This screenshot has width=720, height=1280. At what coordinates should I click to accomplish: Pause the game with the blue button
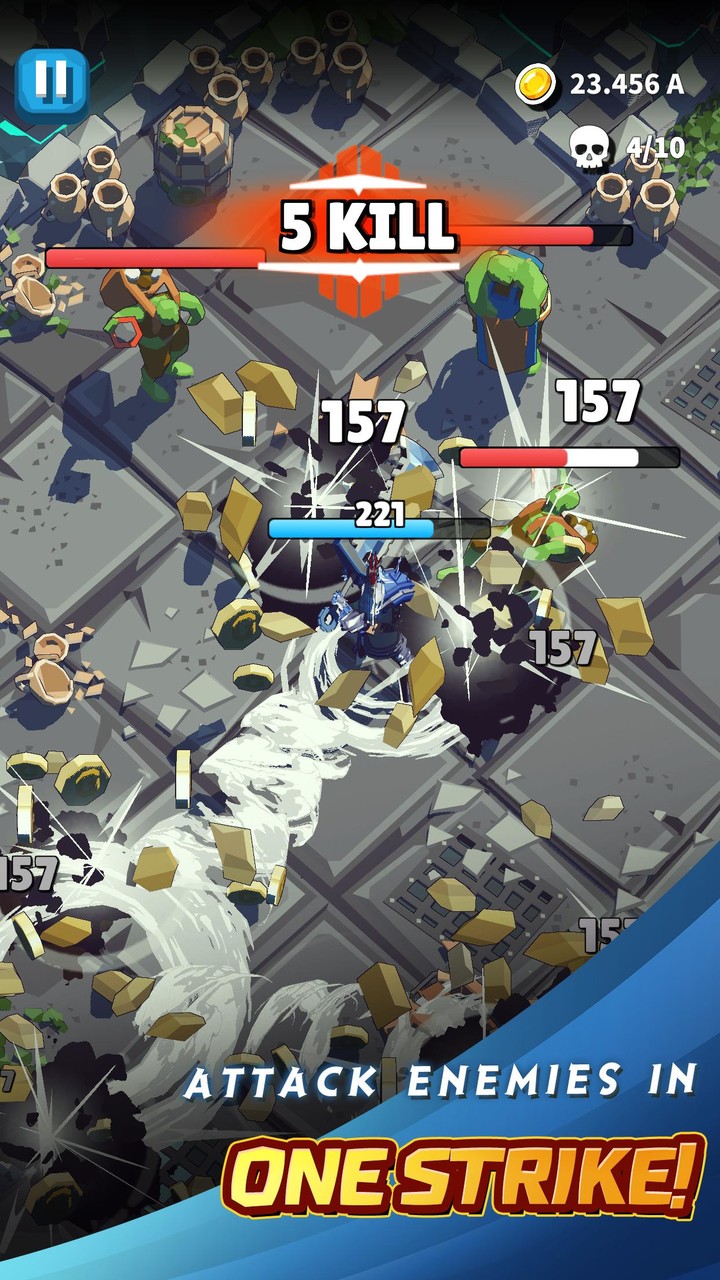52,82
